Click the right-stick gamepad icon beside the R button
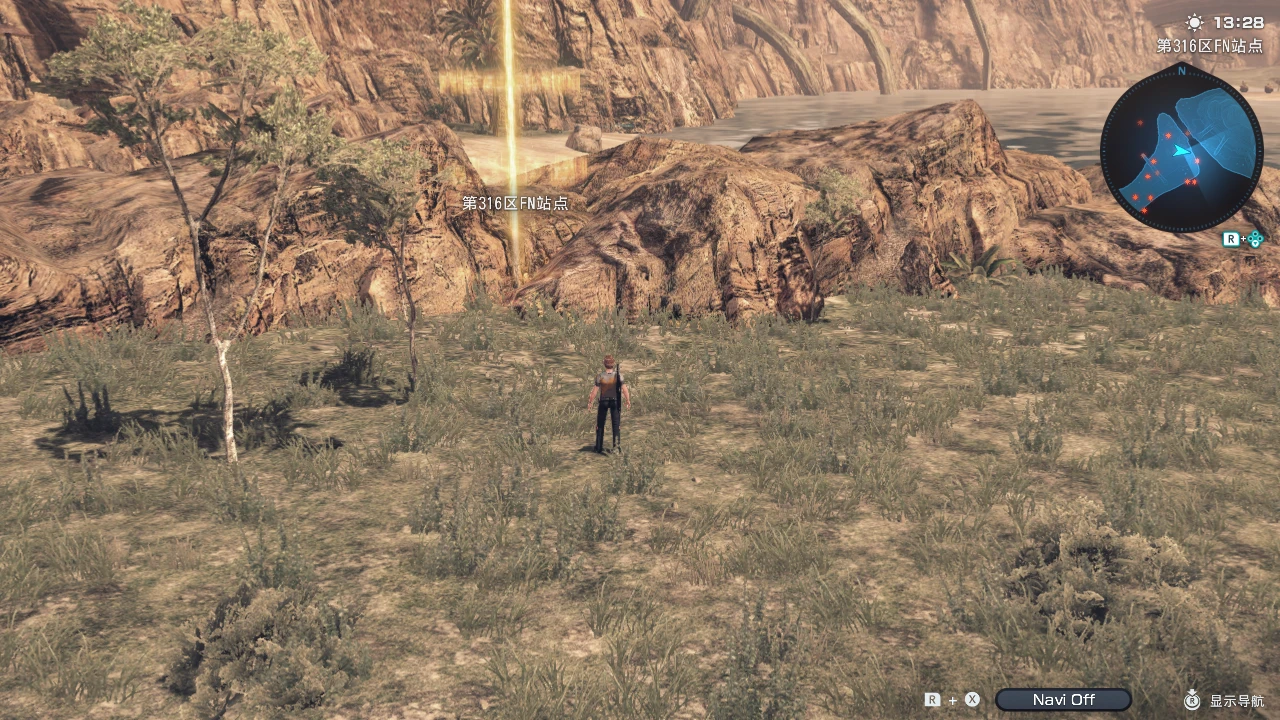Screen dimensions: 1280x720 point(1256,238)
